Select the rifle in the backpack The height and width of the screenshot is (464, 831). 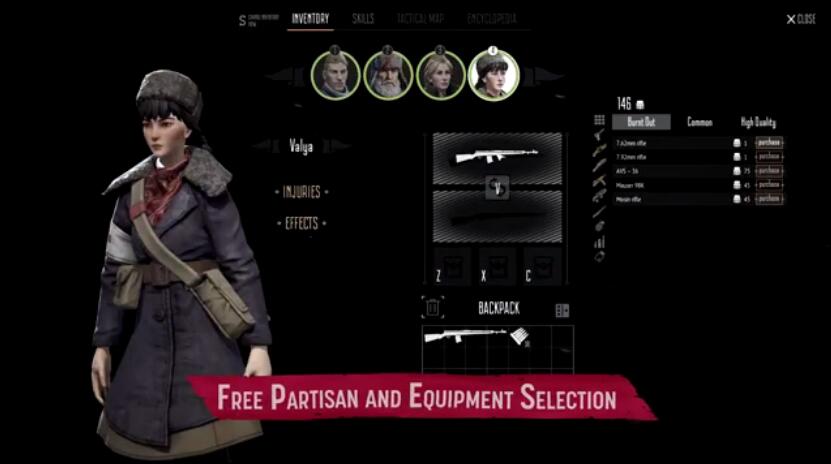click(x=465, y=337)
